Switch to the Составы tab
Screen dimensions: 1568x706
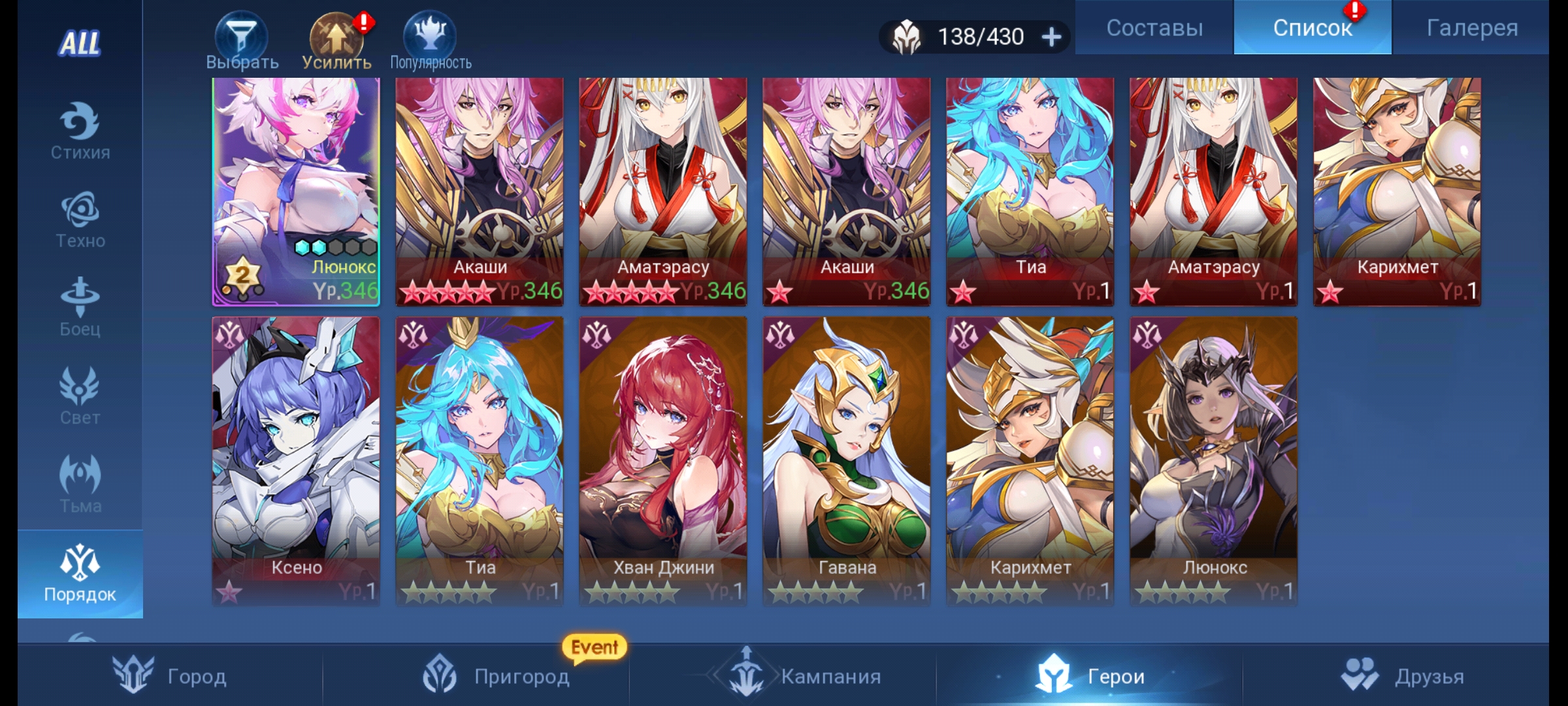point(1154,27)
